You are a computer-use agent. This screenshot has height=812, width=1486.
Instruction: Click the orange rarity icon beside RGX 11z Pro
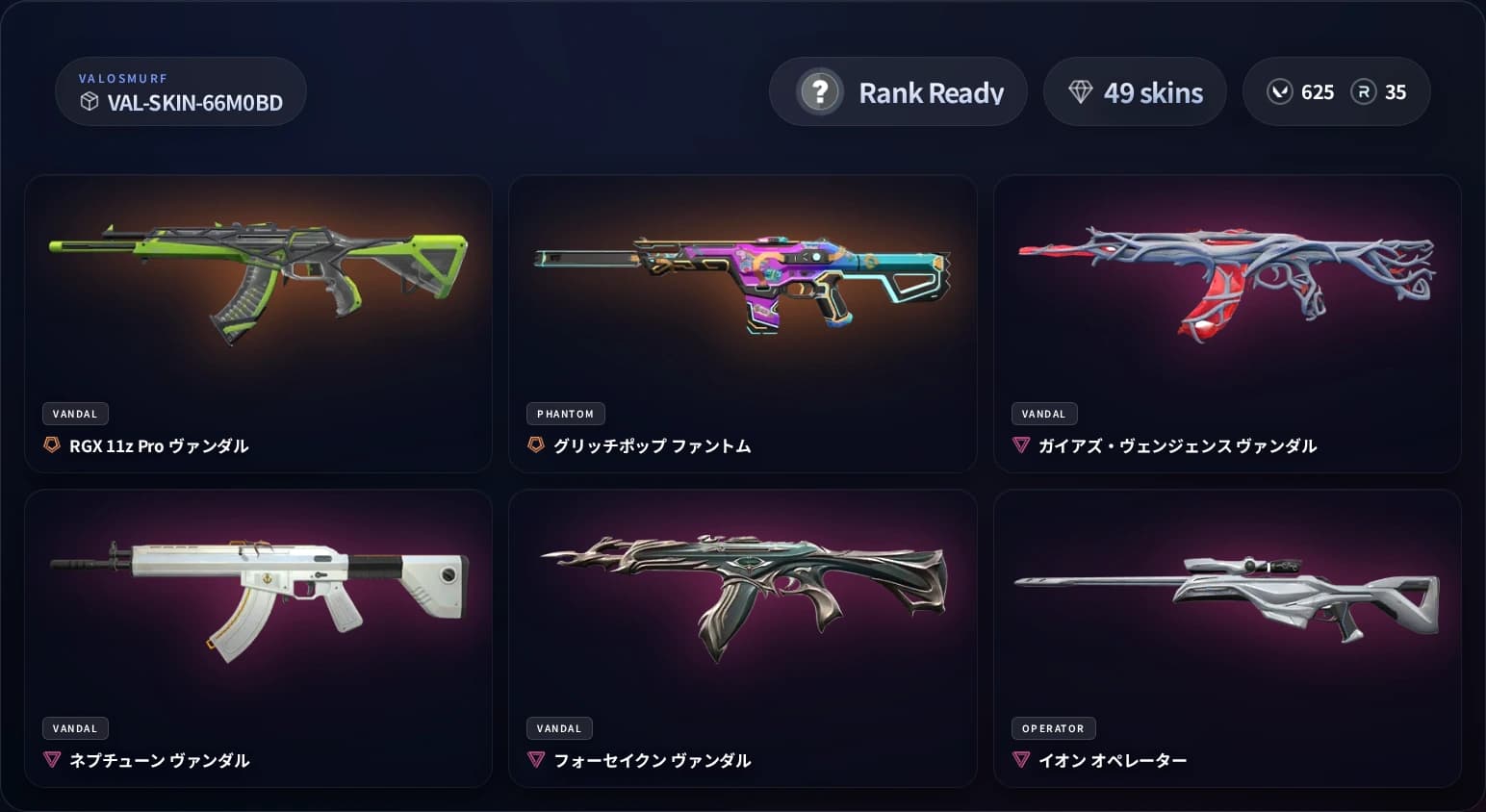point(52,445)
